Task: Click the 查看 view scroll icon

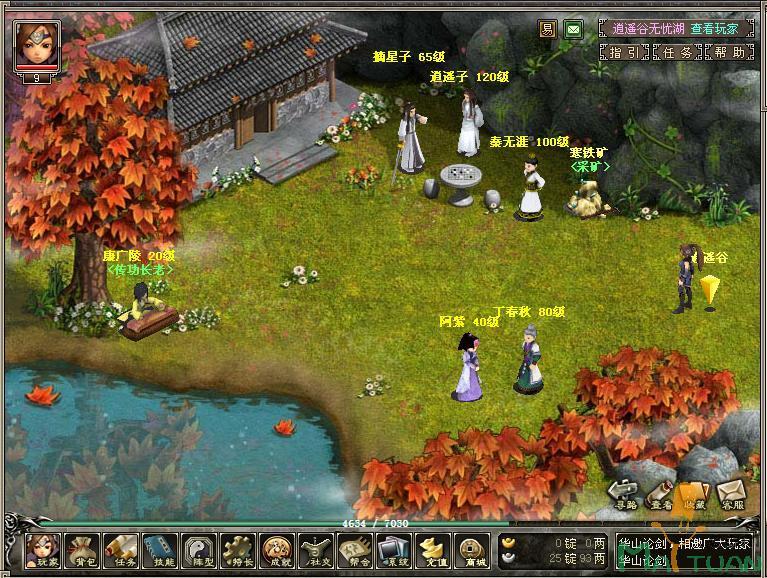Action: 660,494
